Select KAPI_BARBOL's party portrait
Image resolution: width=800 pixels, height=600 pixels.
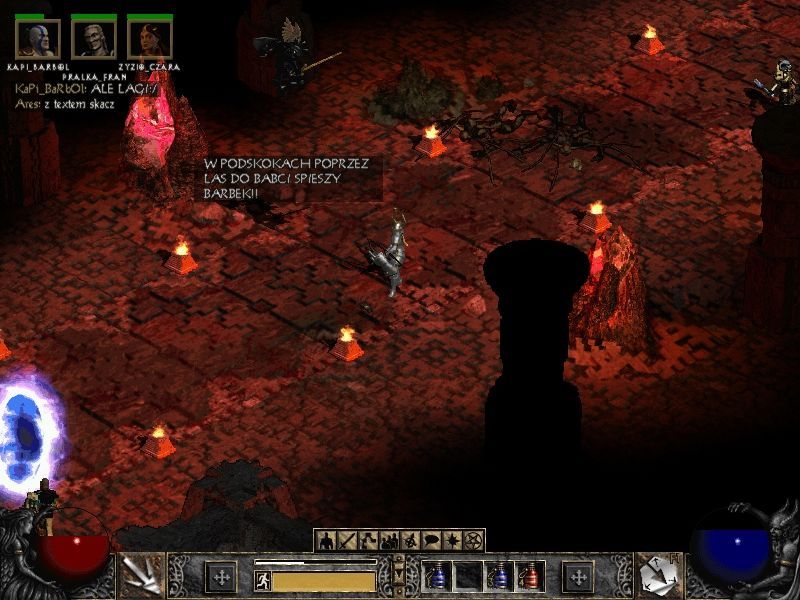[38, 40]
